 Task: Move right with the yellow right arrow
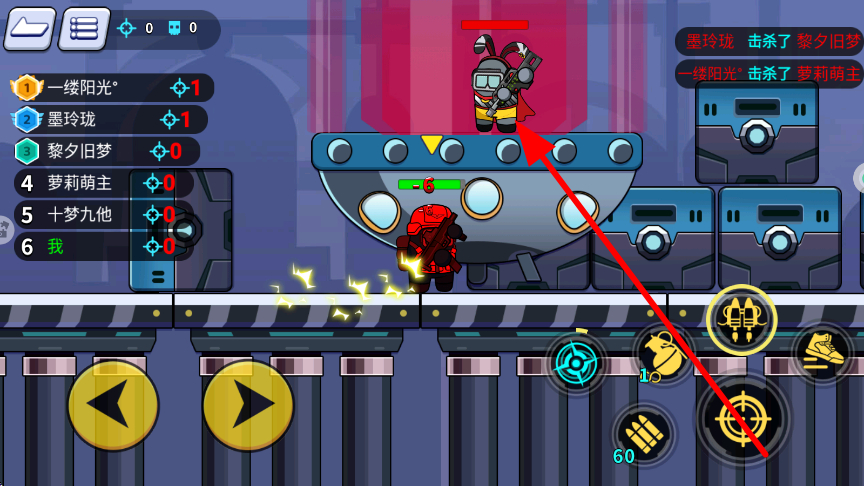[248, 405]
